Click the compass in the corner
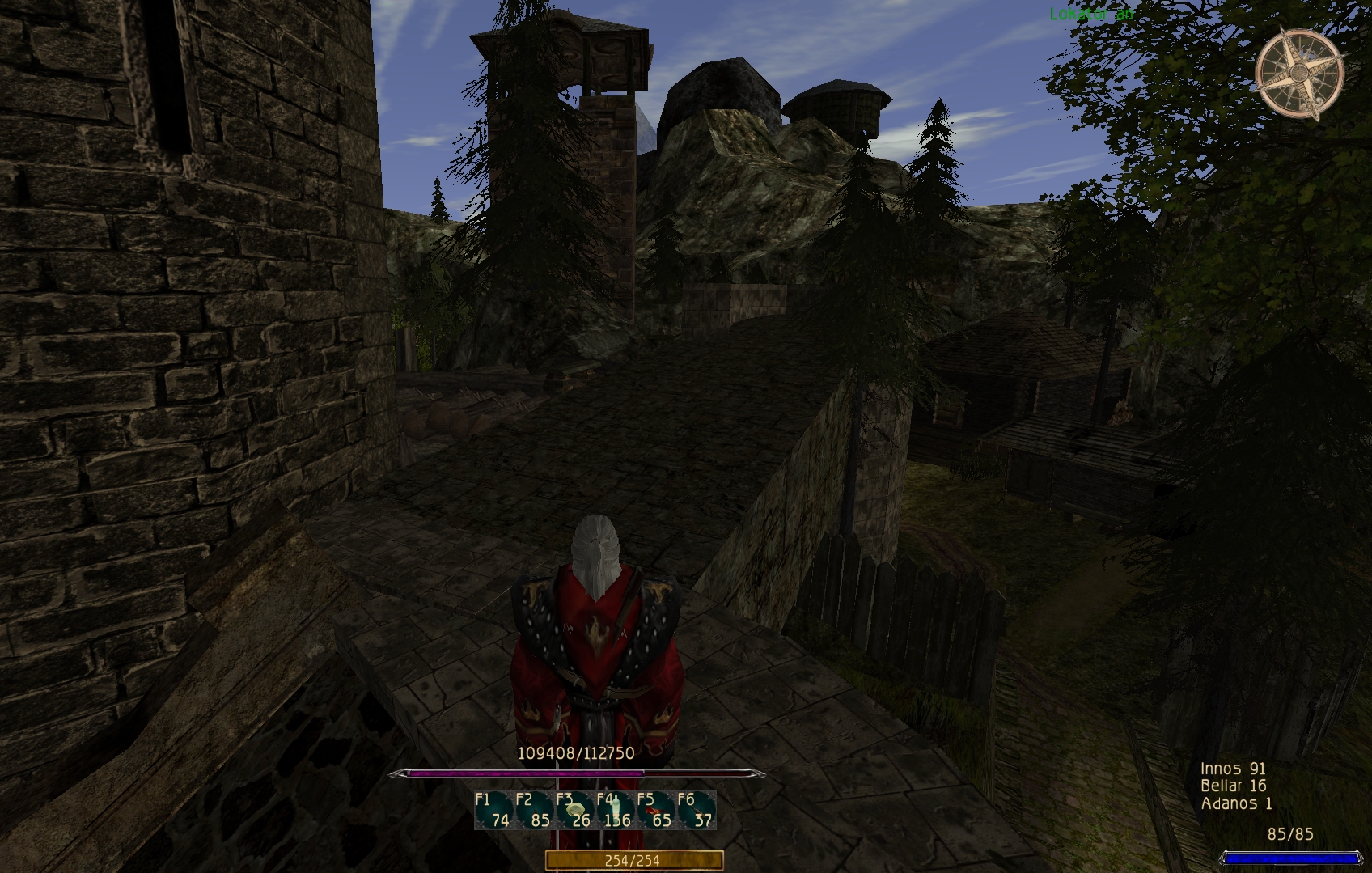Screen dimensions: 1372x873 click(x=1299, y=74)
